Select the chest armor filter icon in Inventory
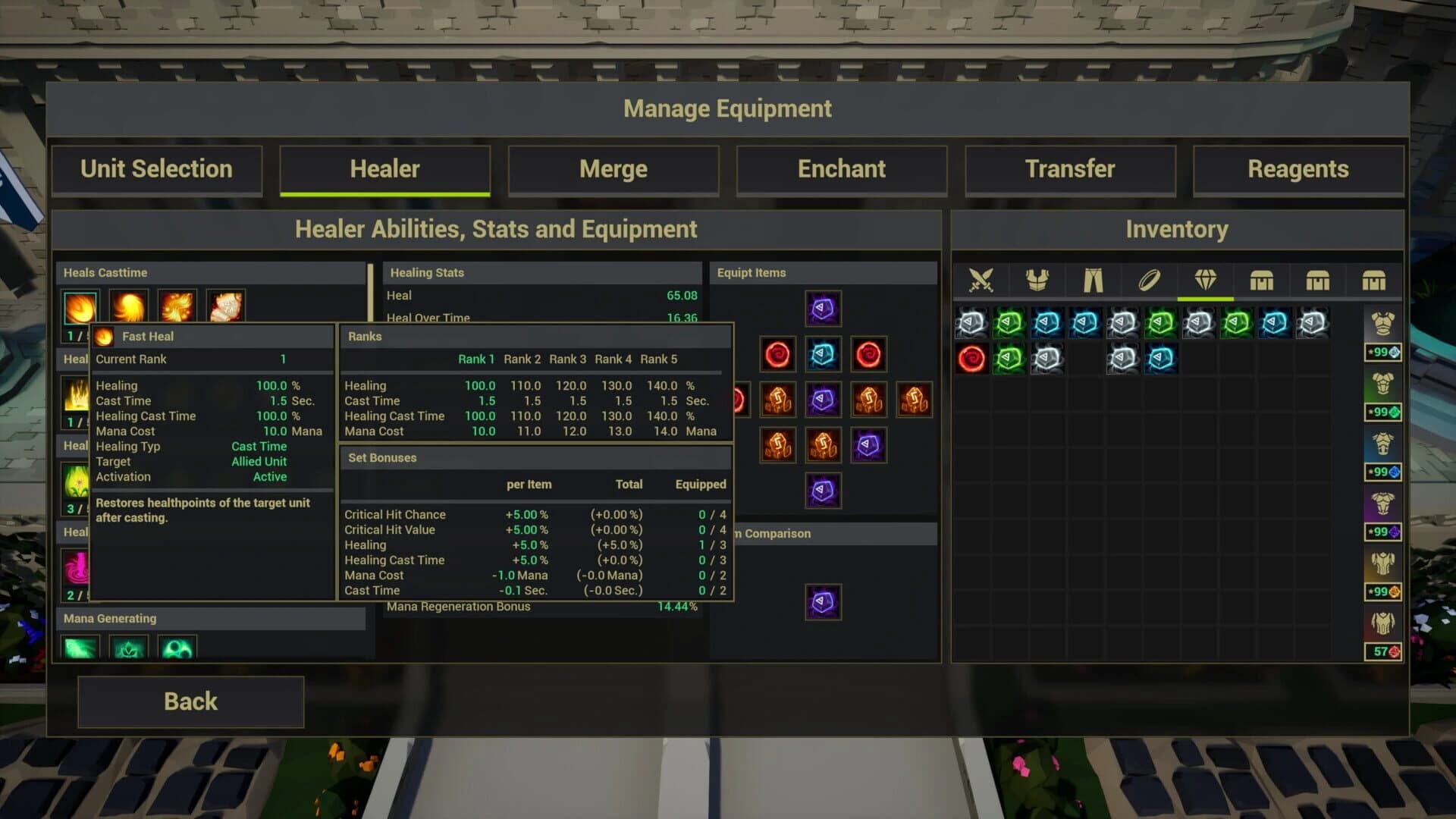 1038,279
